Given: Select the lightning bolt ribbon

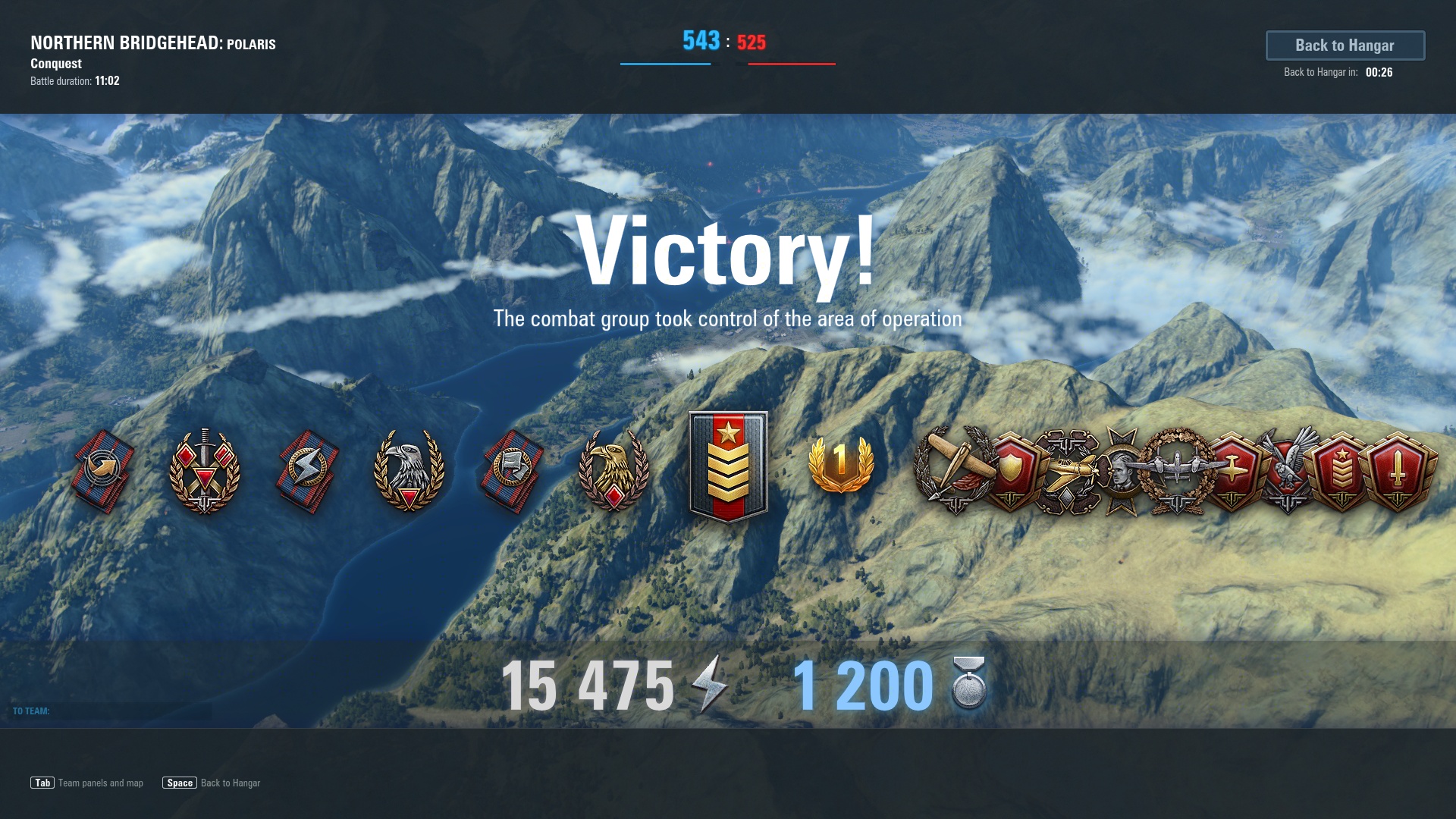Looking at the screenshot, I should tap(307, 470).
